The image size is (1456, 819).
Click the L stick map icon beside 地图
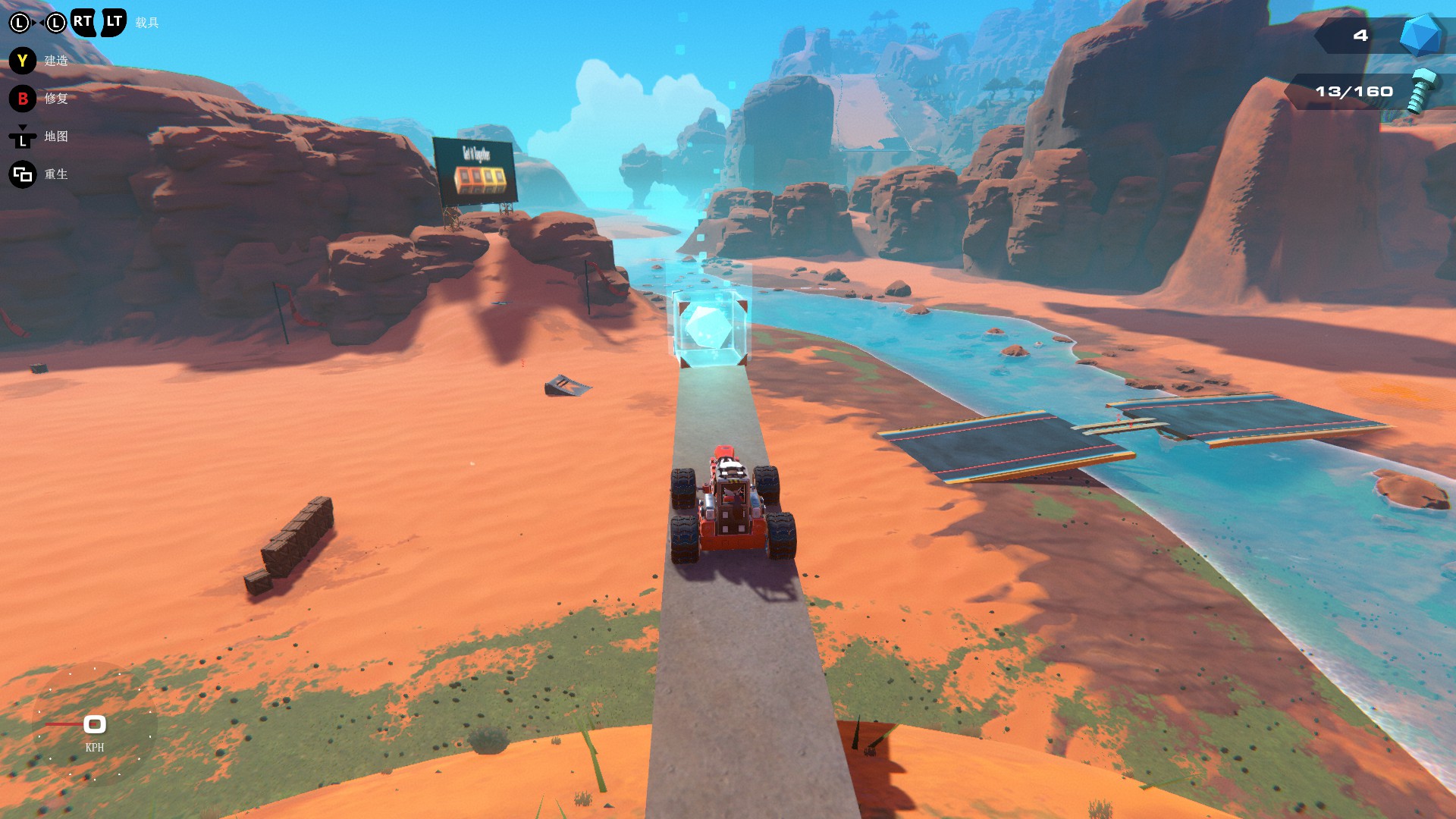coord(21,140)
